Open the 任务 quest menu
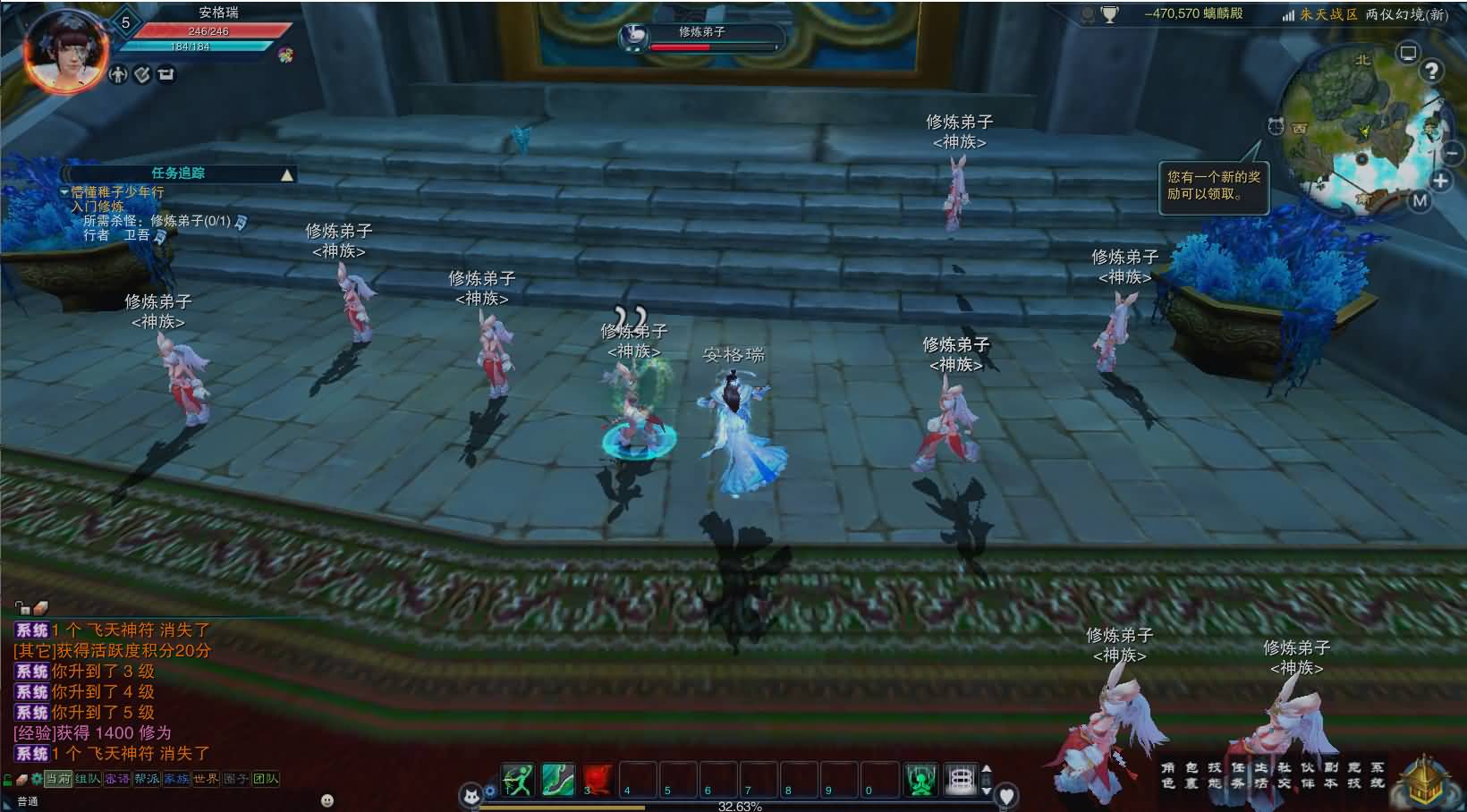 [x=1237, y=775]
